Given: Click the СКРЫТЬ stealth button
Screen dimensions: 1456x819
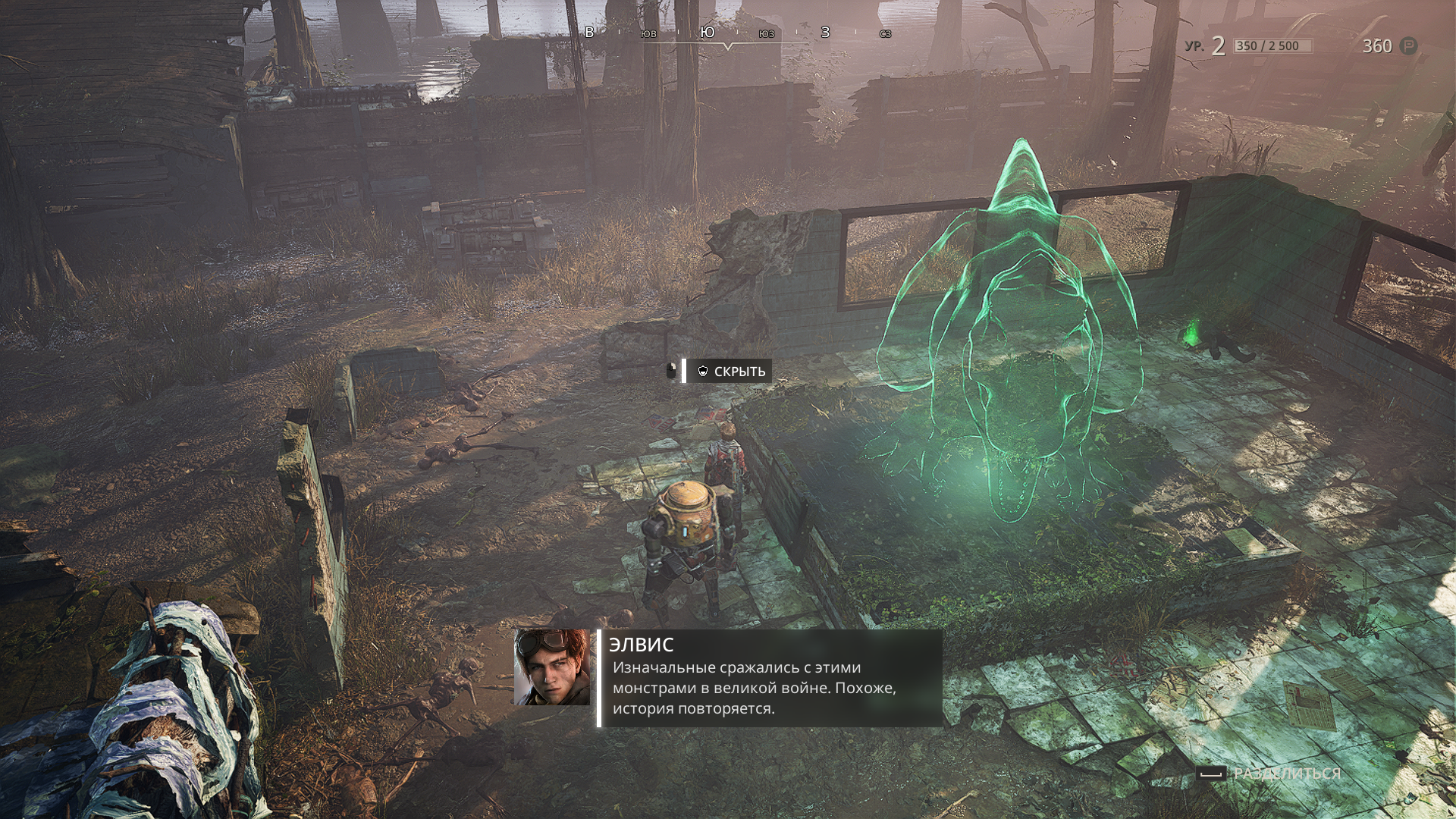Looking at the screenshot, I should click(731, 372).
